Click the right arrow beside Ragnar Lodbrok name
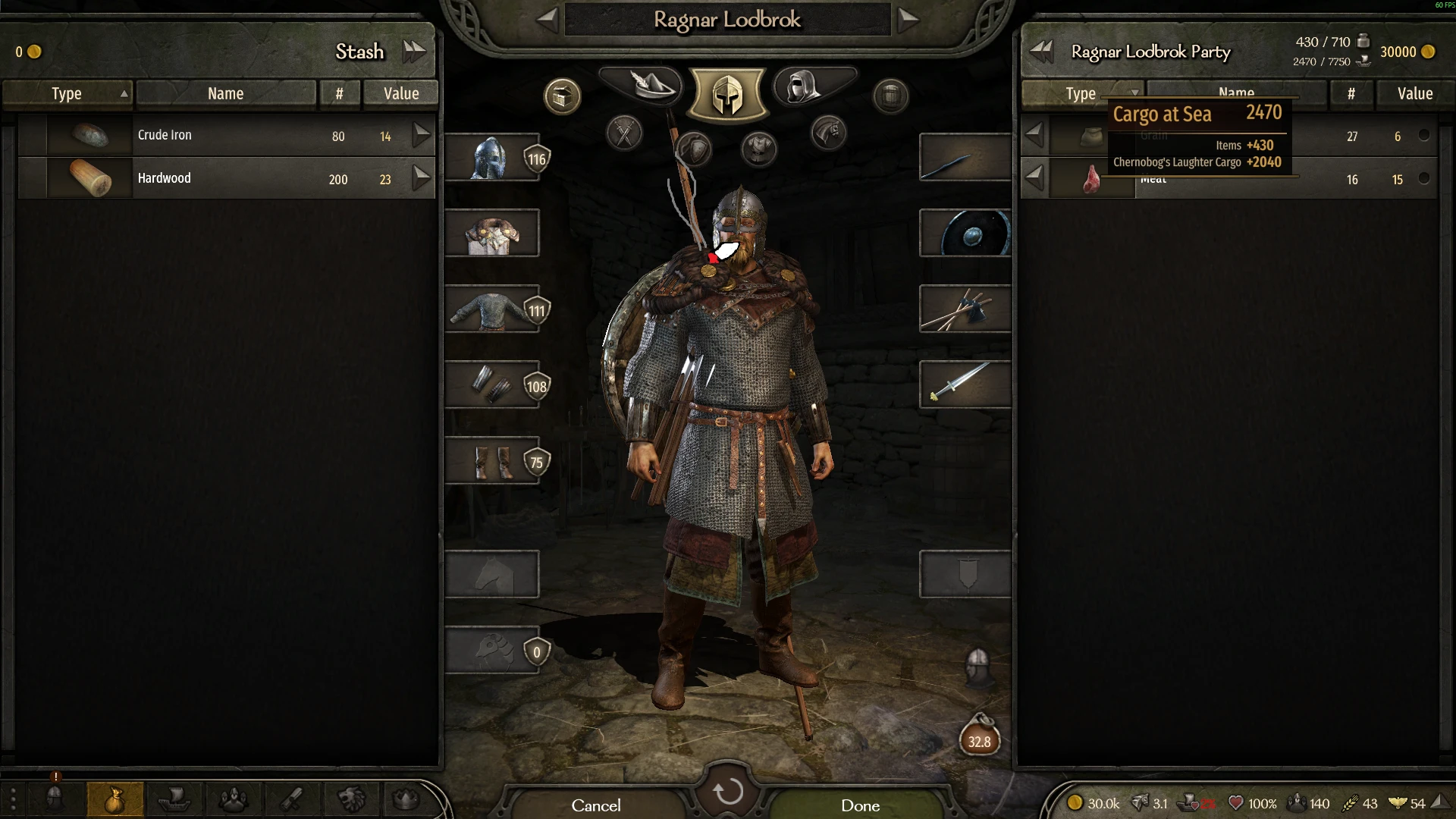This screenshot has height=819, width=1456. pyautogui.click(x=908, y=20)
